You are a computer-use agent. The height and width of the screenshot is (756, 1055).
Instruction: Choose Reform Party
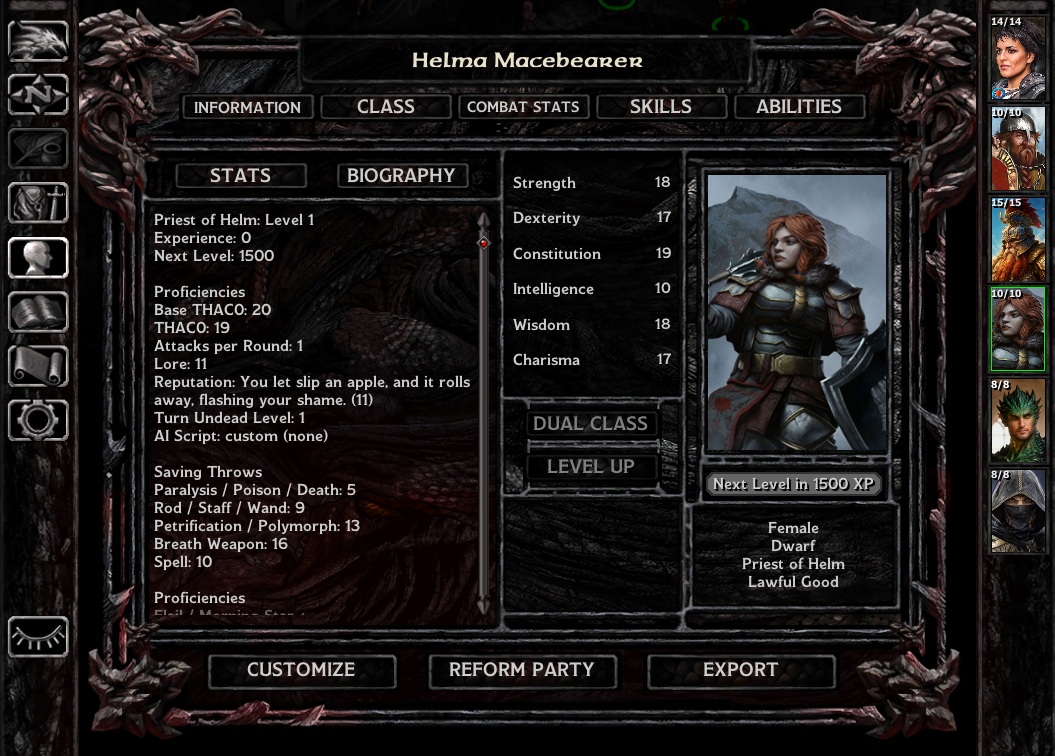(x=521, y=670)
